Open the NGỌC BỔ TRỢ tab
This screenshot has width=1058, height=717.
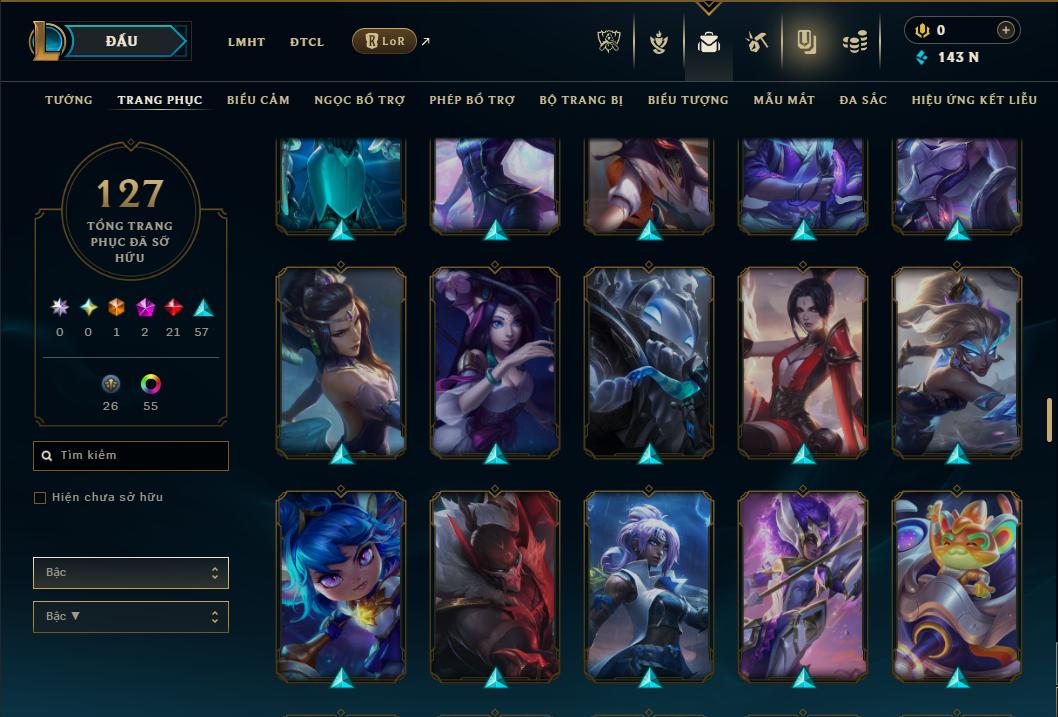360,100
